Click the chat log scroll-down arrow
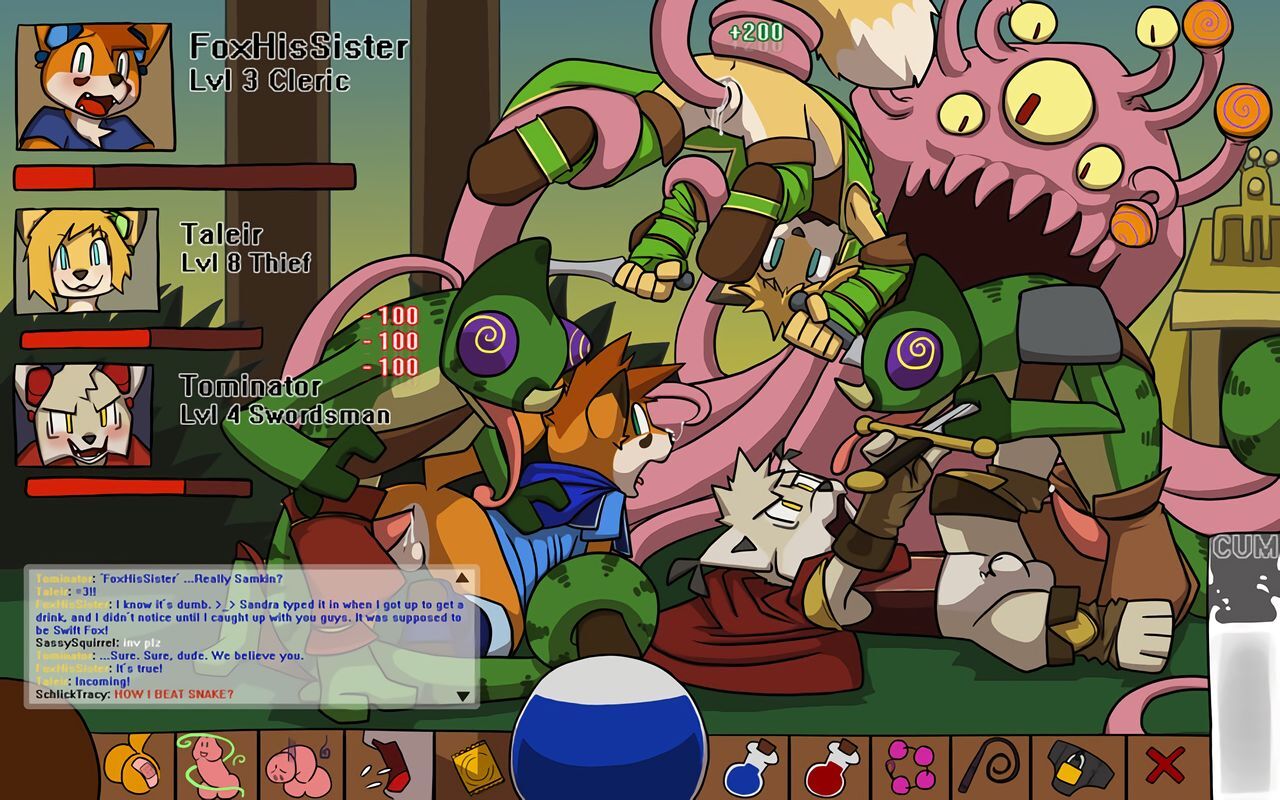 [462, 696]
